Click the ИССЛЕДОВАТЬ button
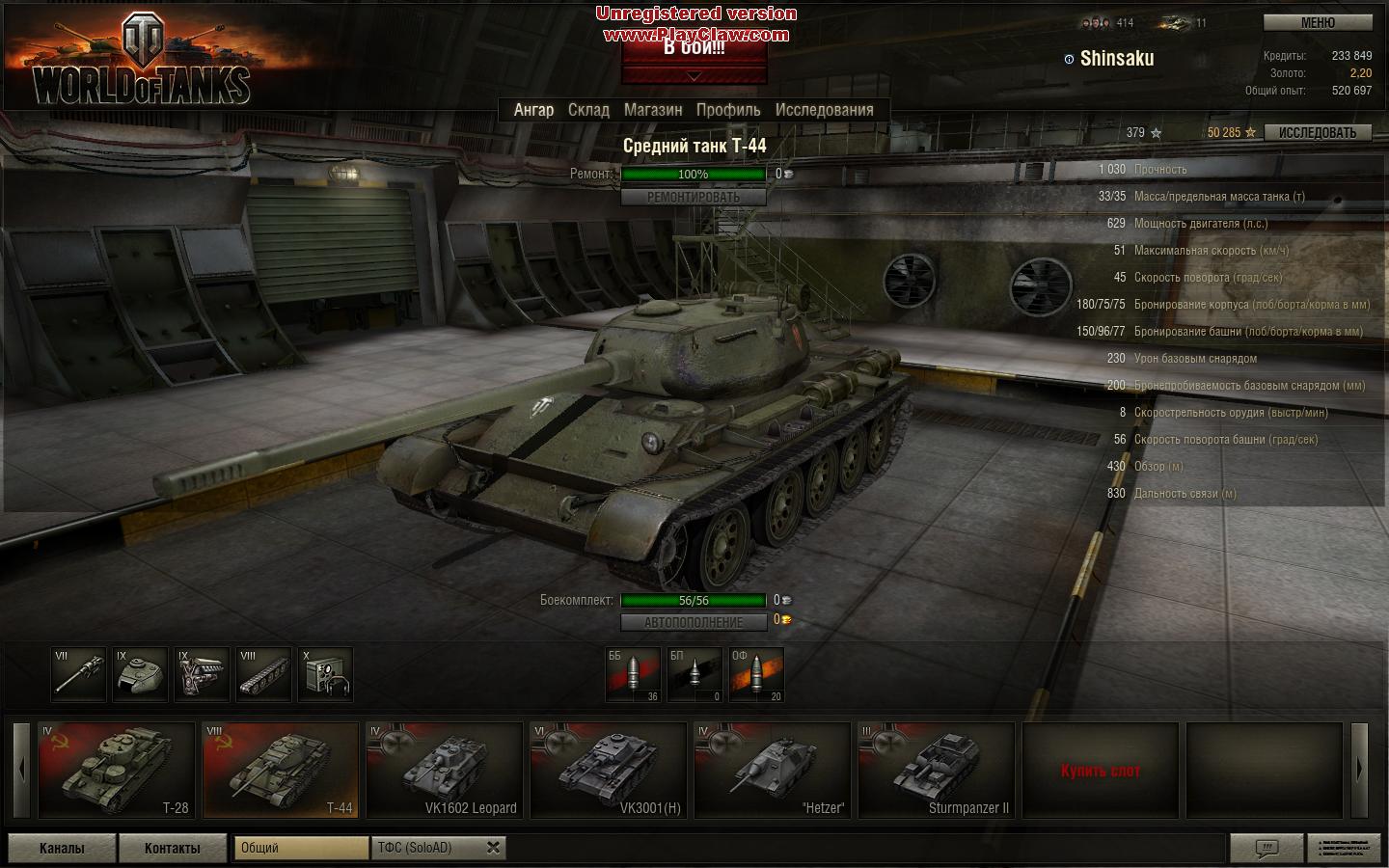This screenshot has width=1389, height=868. coord(1318,133)
